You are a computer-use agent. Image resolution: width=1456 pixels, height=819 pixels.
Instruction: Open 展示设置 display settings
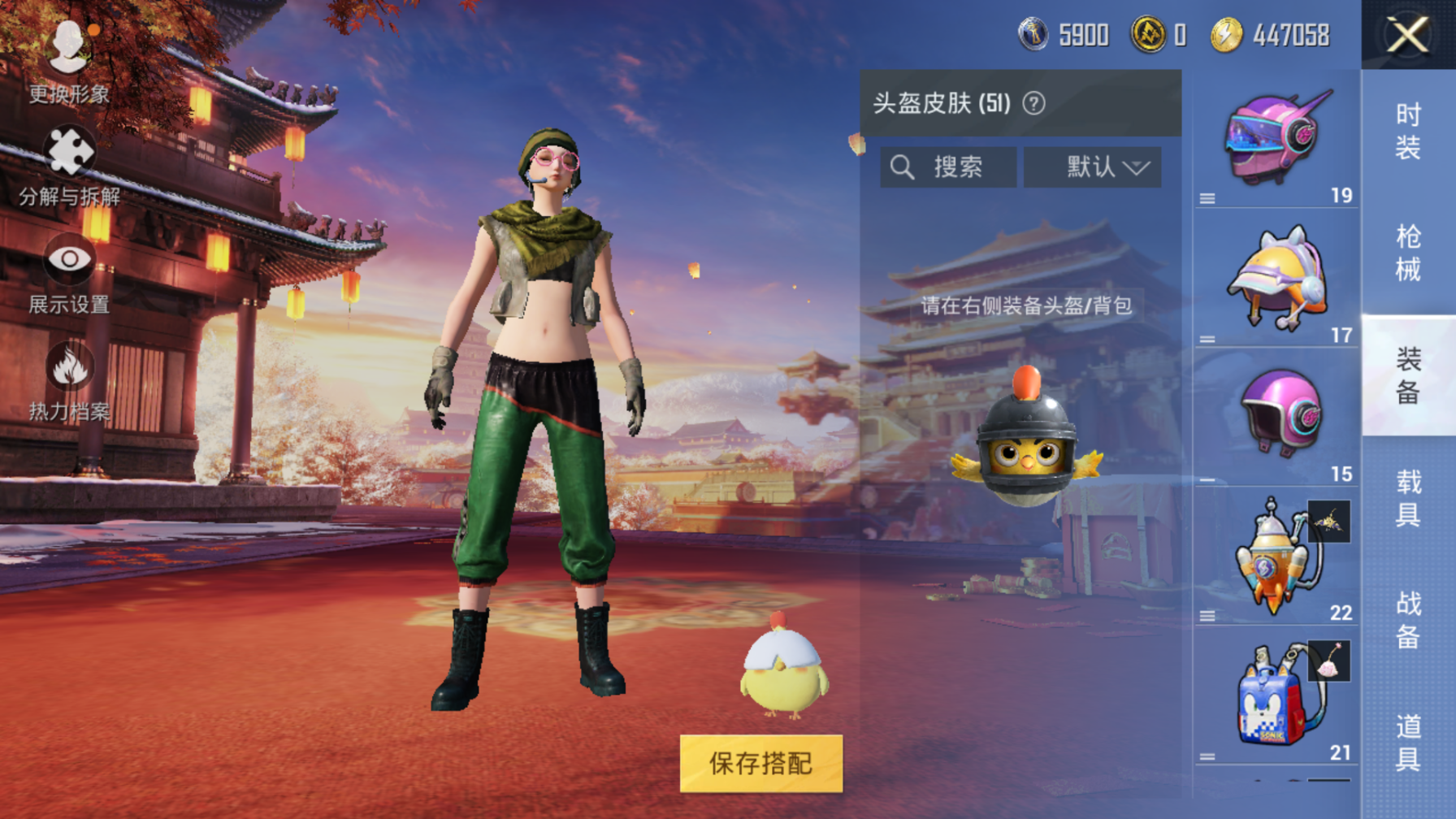click(x=69, y=275)
